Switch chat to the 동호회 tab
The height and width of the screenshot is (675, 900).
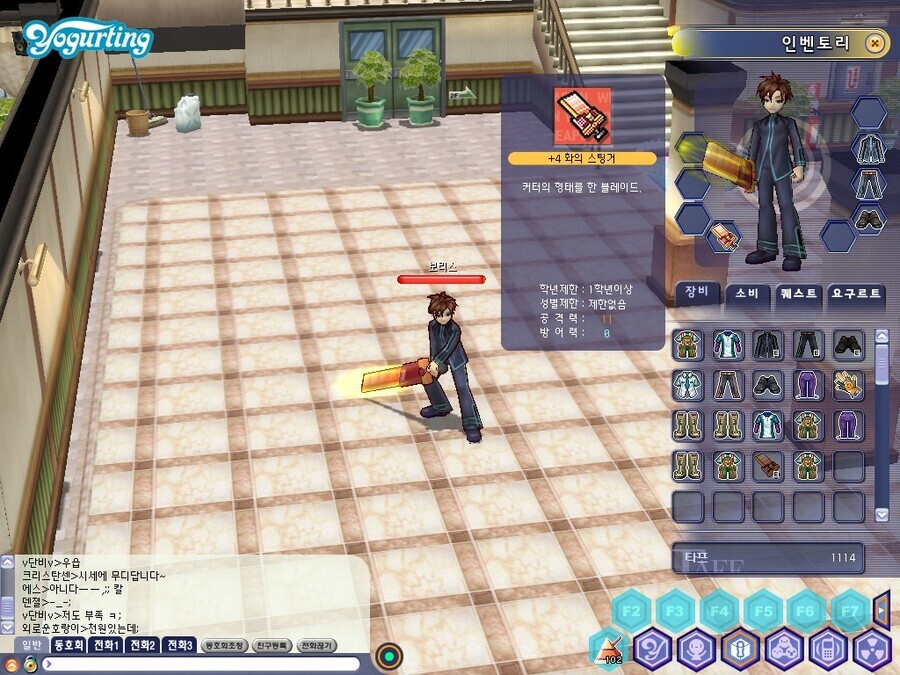69,645
